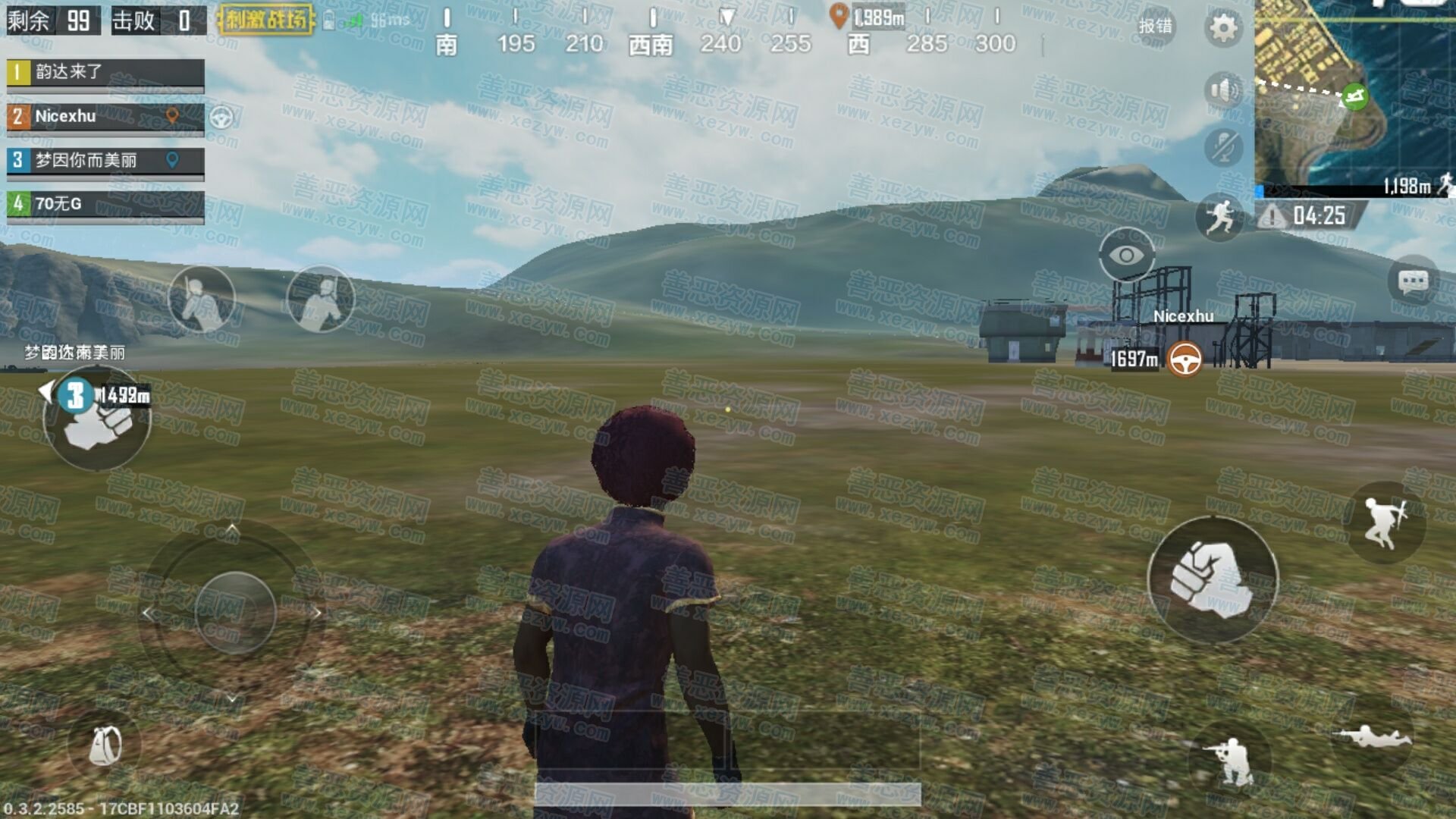Tap the virtual movement joystick knob

pos(235,612)
